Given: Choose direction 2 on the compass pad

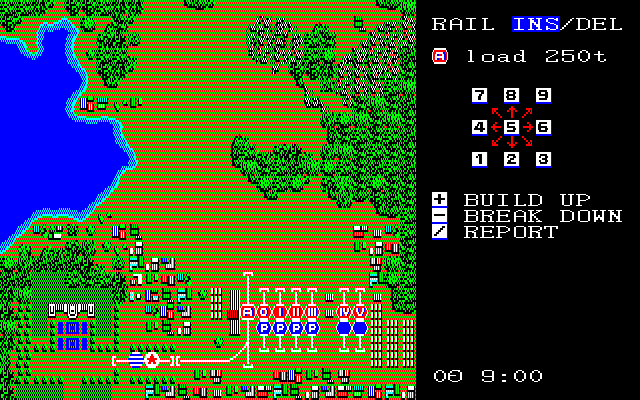Looking at the screenshot, I should point(511,159).
